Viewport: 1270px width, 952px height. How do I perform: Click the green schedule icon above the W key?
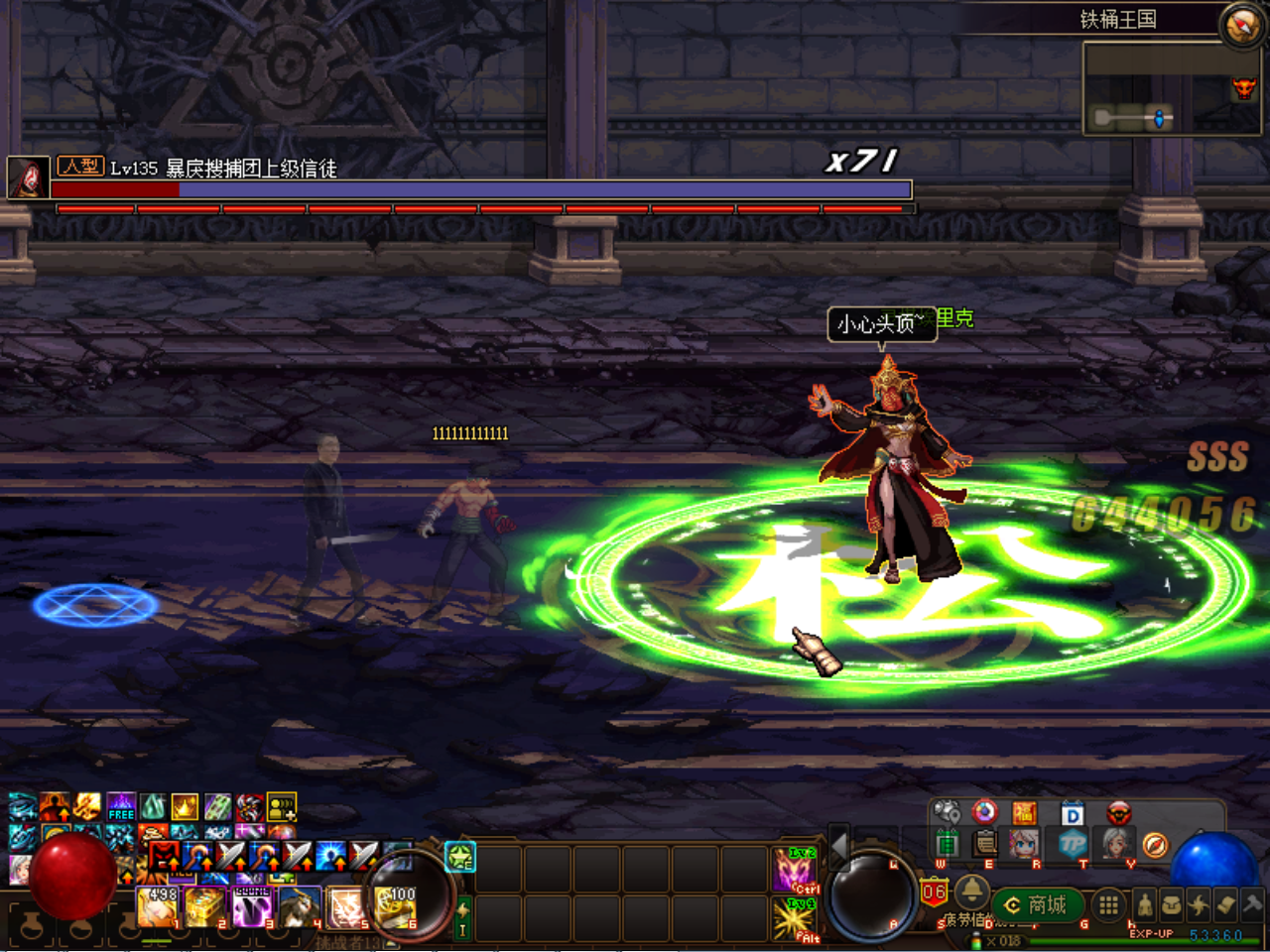click(945, 844)
